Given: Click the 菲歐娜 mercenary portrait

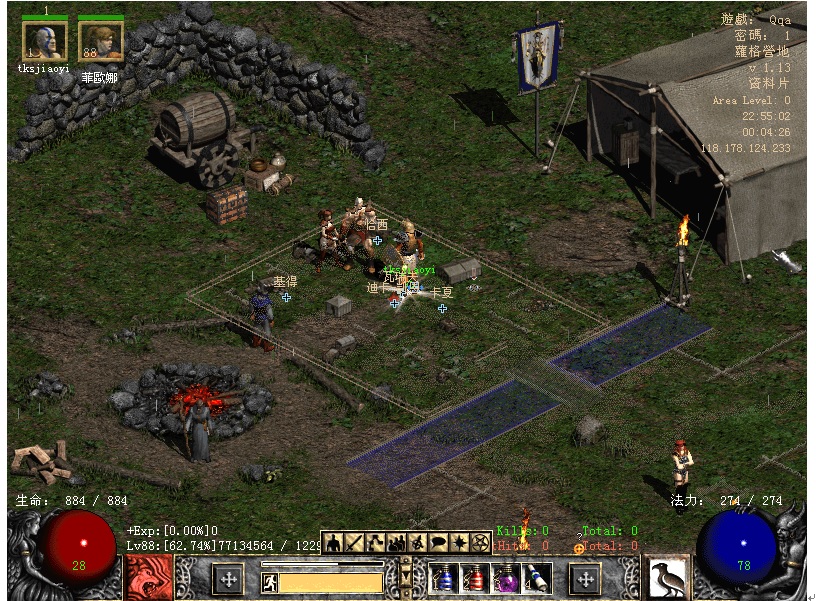Looking at the screenshot, I should coord(101,42).
